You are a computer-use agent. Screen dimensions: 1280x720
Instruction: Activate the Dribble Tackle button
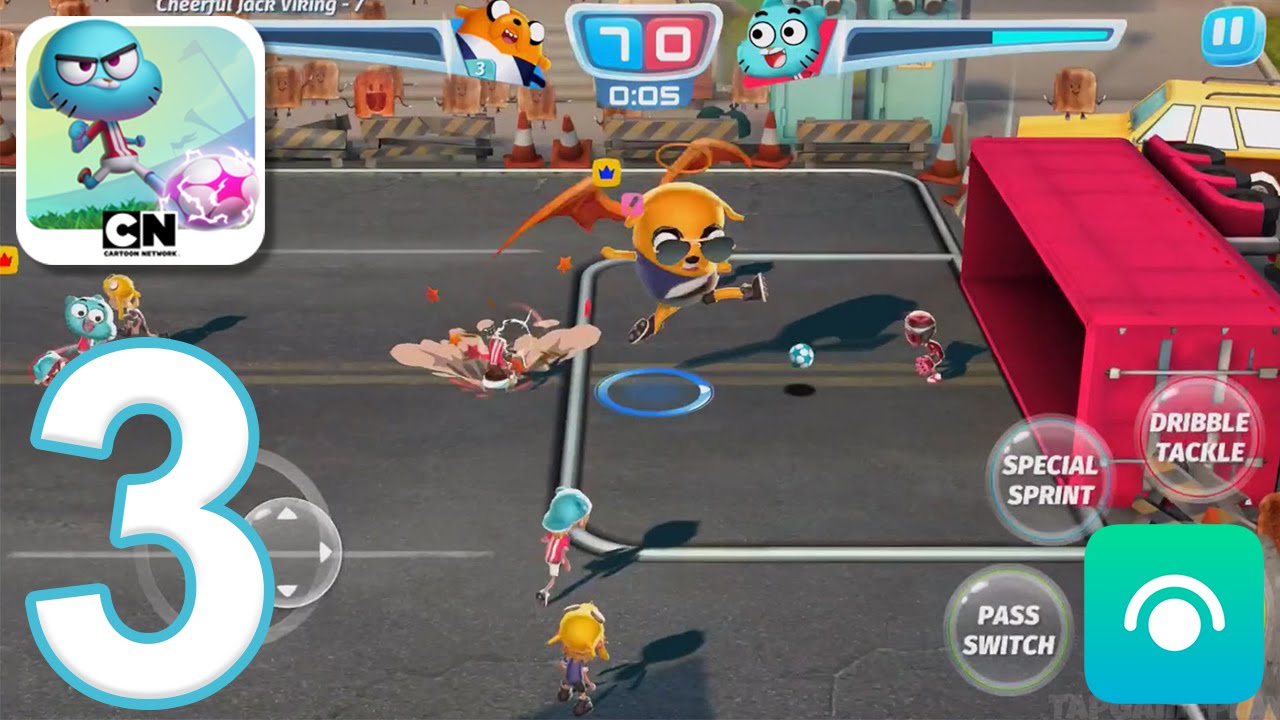coord(1200,438)
